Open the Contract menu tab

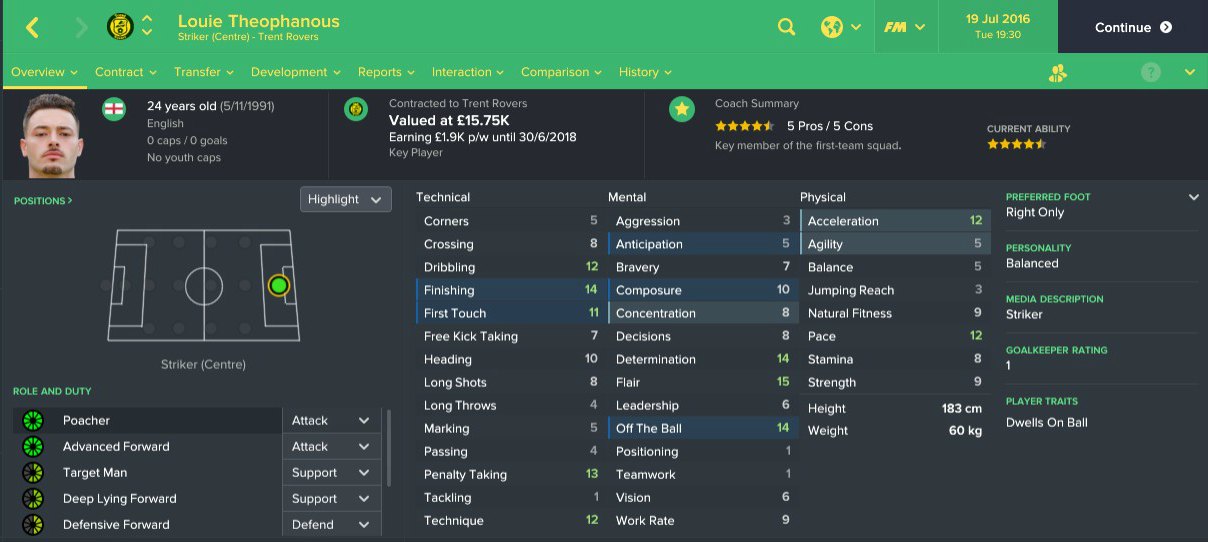125,72
